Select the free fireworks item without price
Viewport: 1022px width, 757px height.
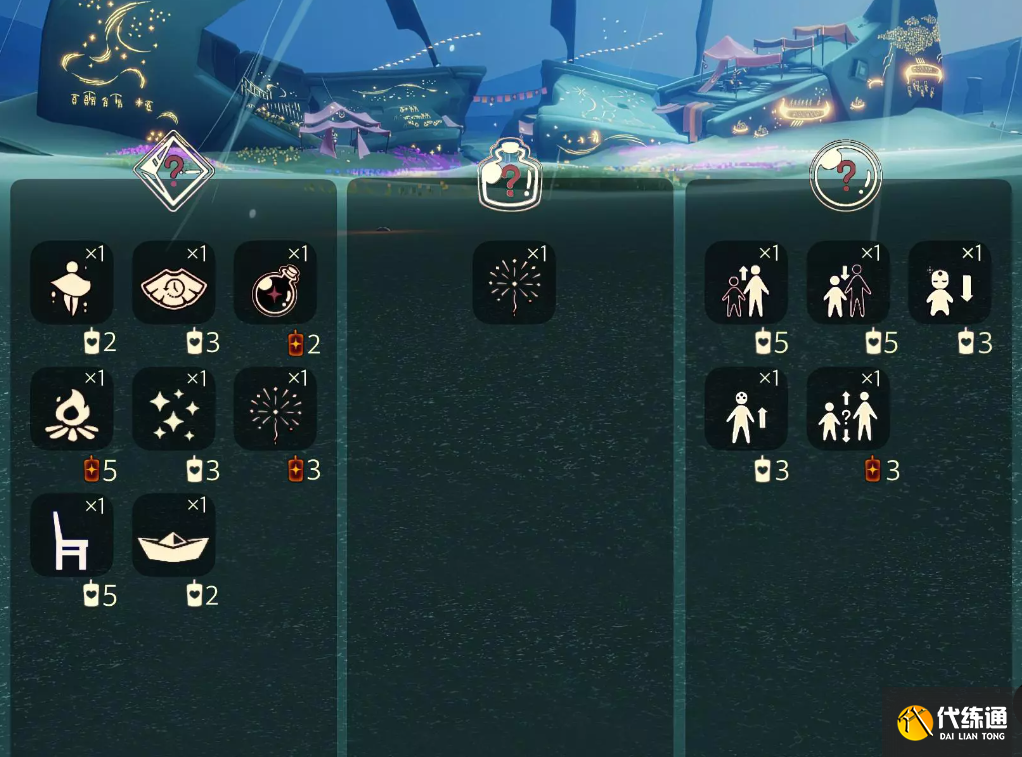click(x=514, y=283)
